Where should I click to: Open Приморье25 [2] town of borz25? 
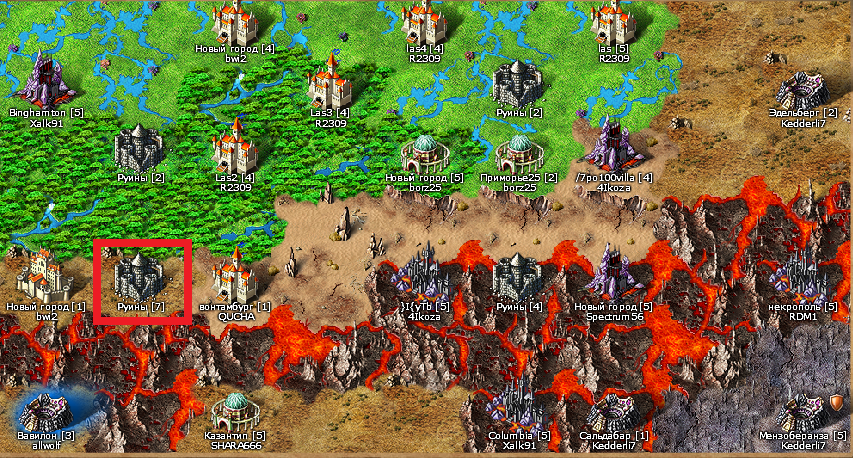[519, 154]
